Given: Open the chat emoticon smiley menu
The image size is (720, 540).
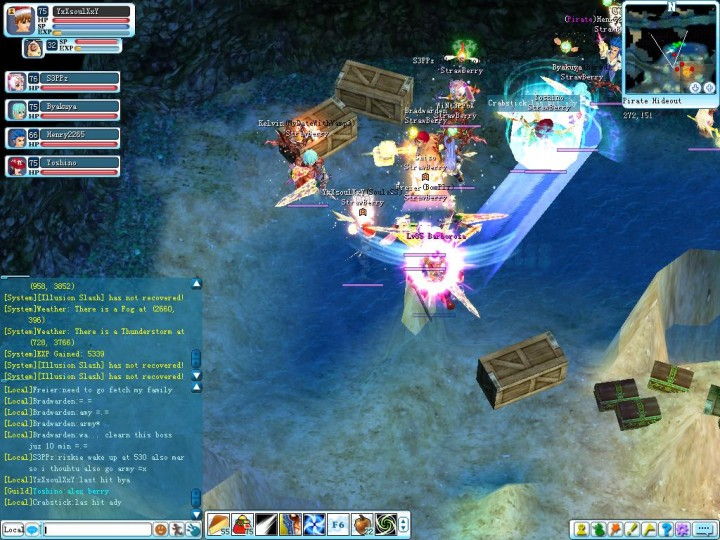Looking at the screenshot, I should 160,529.
